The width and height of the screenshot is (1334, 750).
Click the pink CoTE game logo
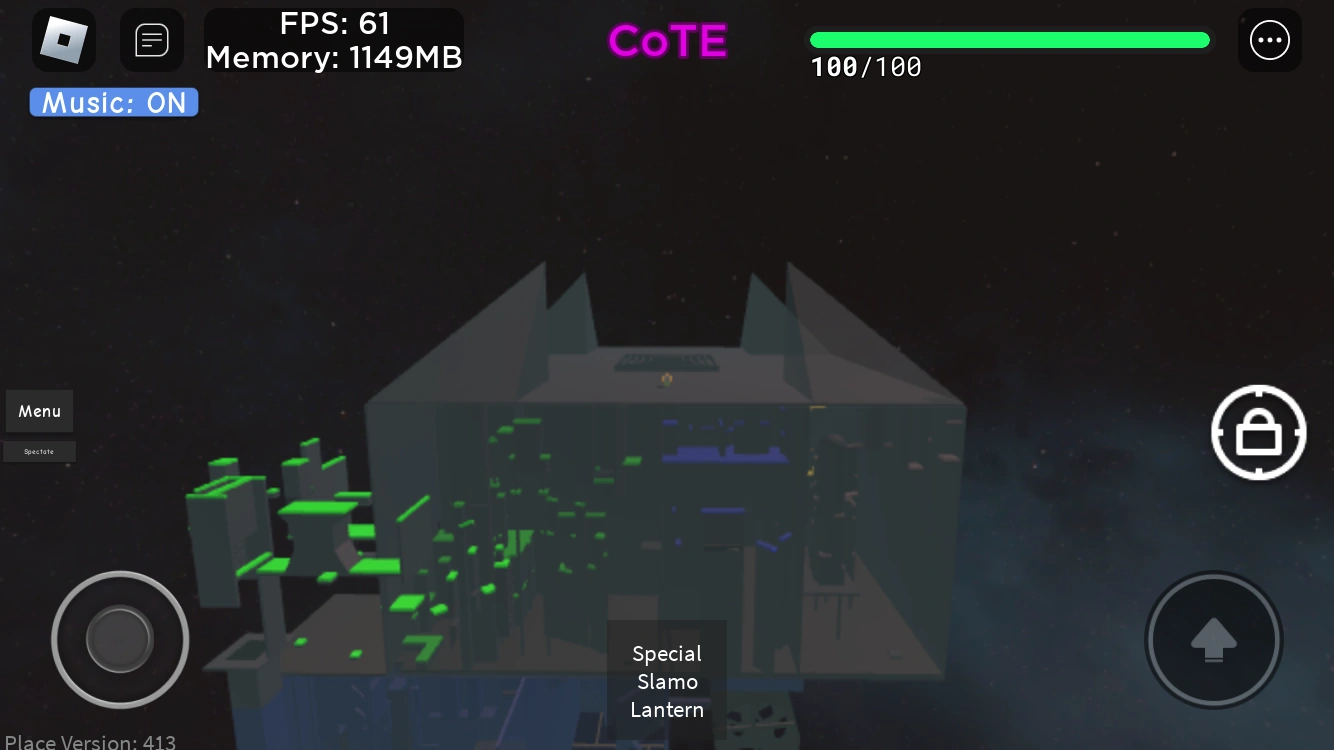click(667, 41)
